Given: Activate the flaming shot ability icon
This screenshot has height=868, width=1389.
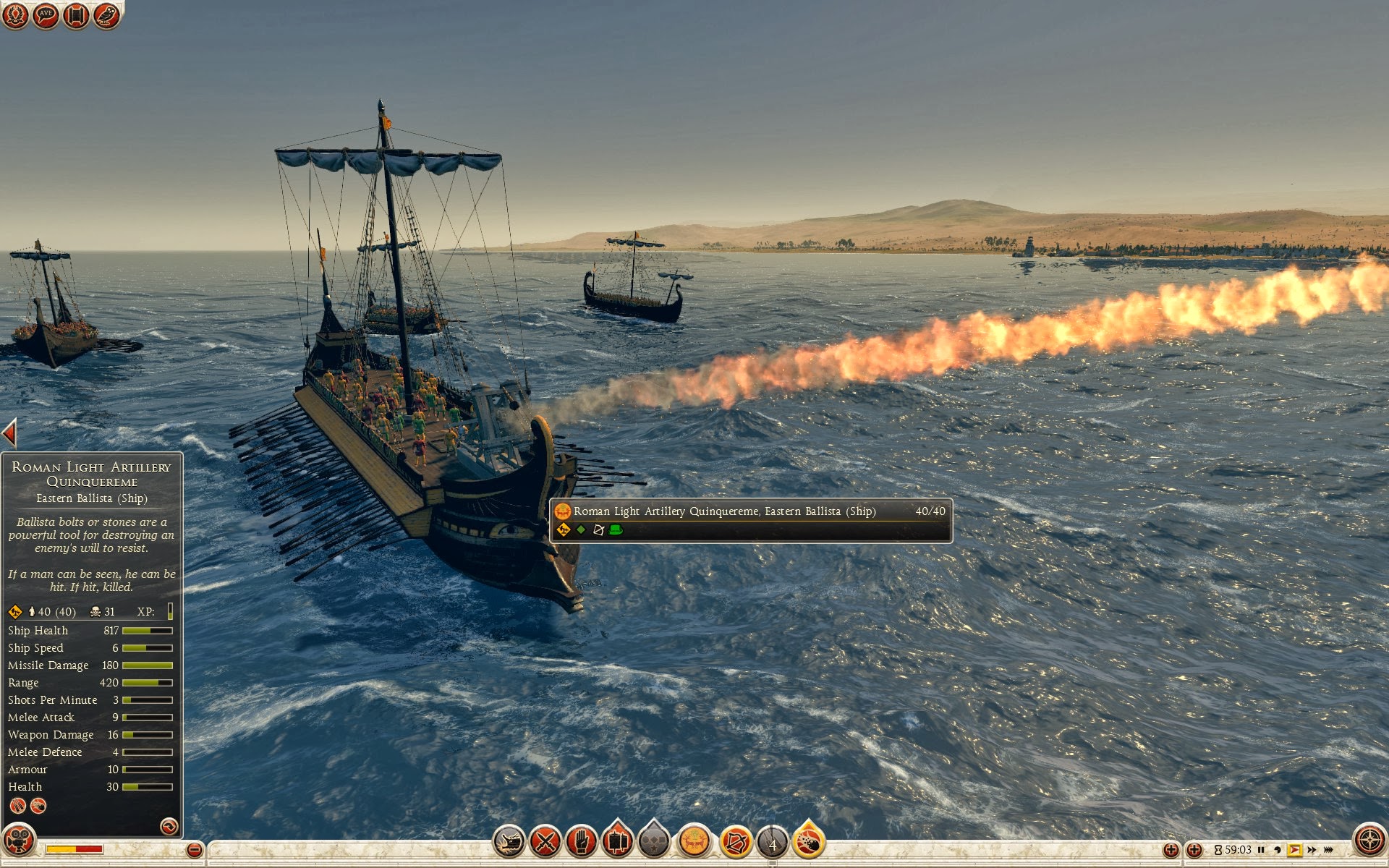Looking at the screenshot, I should coord(809,842).
